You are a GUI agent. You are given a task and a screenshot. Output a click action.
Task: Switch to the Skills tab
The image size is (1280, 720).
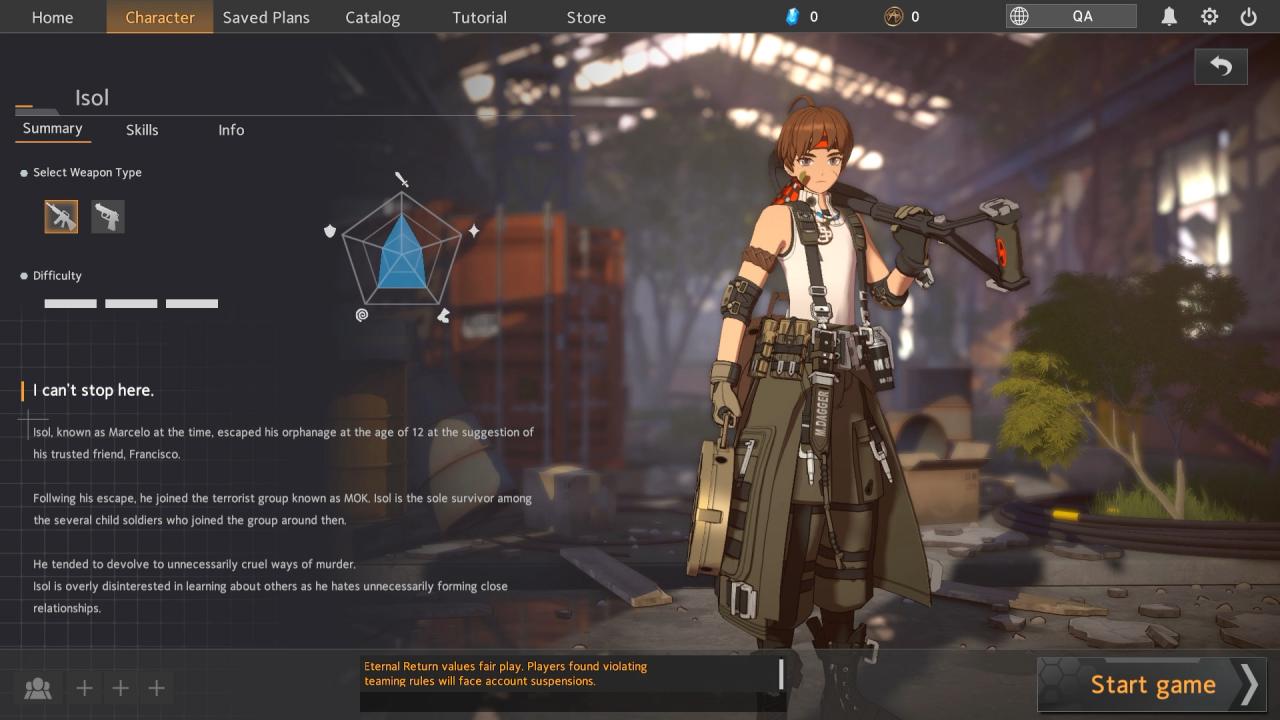142,130
